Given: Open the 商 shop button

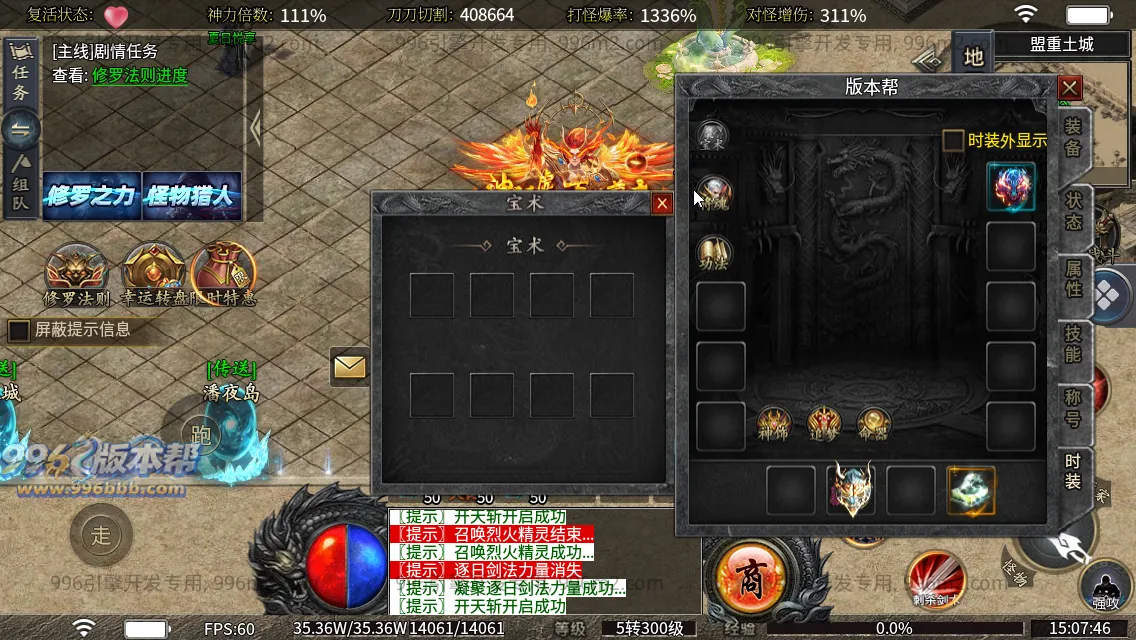Looking at the screenshot, I should pos(748,574).
